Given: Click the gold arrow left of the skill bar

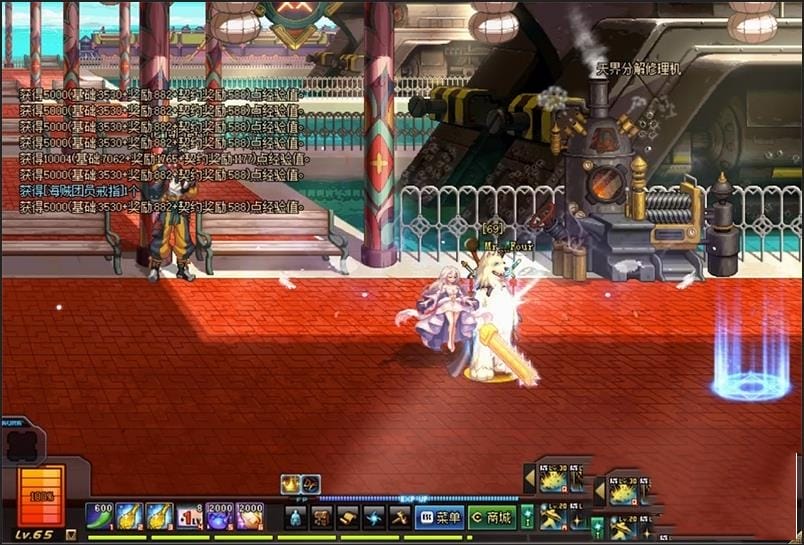Looking at the screenshot, I should [x=529, y=479].
